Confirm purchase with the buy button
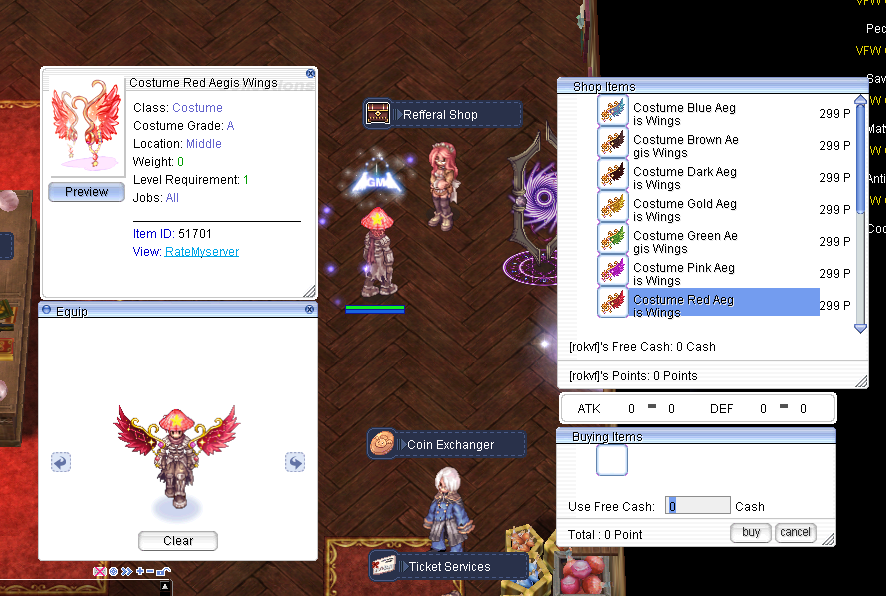Viewport: 886px width, 596px height. click(x=751, y=533)
